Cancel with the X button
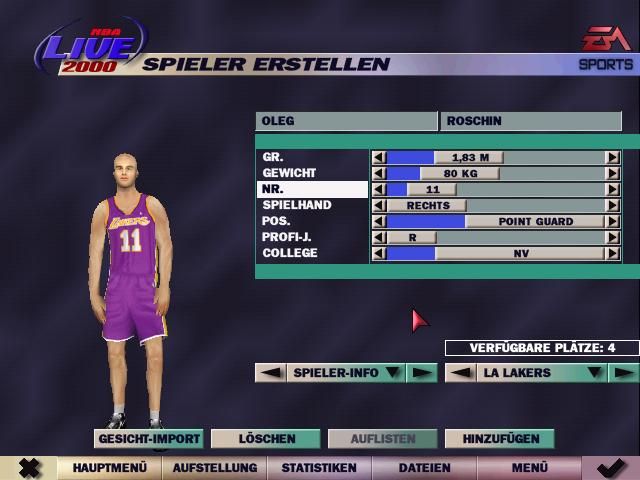The width and height of the screenshot is (640, 480). click(29, 467)
